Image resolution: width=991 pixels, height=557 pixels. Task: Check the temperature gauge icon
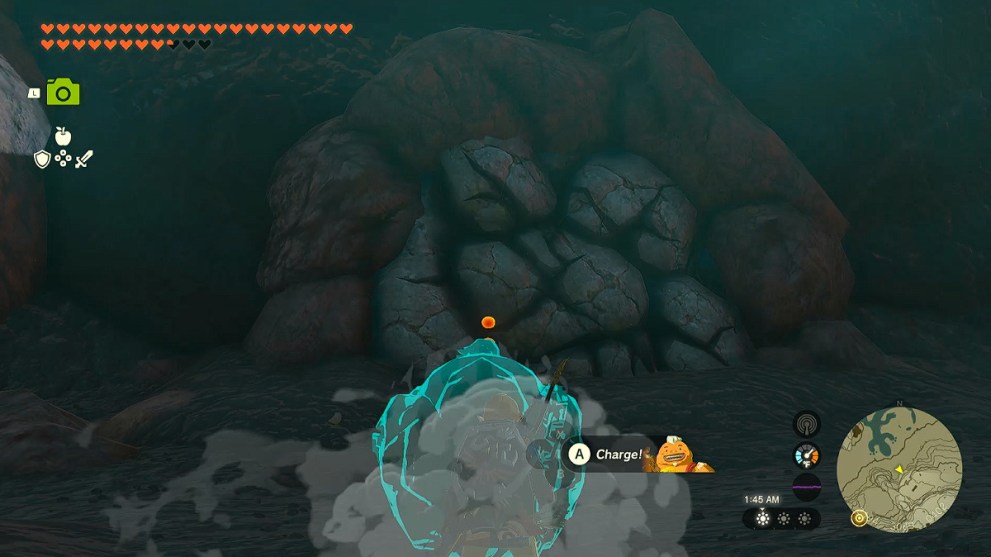(x=806, y=455)
